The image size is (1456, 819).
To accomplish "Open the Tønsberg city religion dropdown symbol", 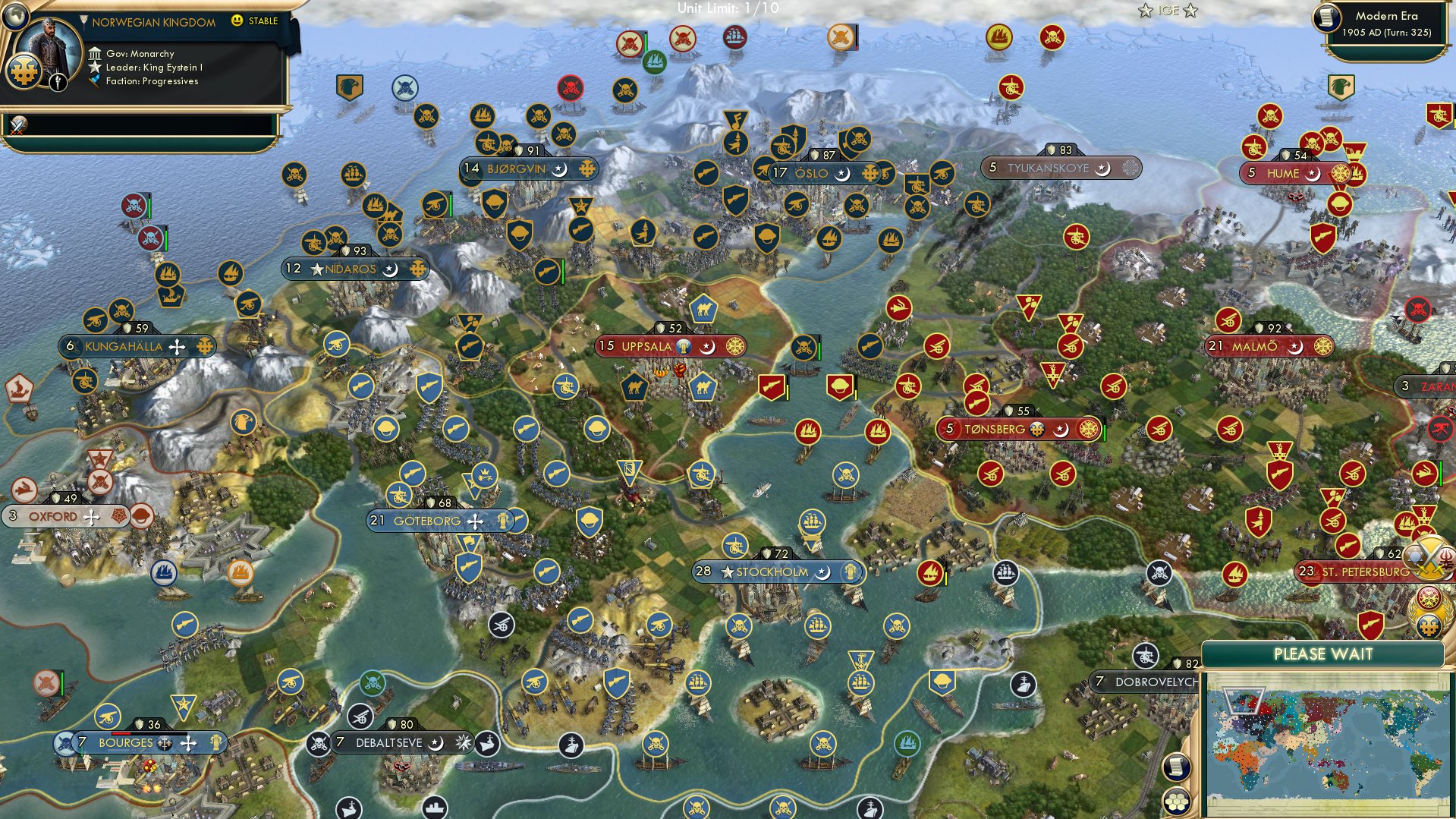I will (x=1061, y=429).
